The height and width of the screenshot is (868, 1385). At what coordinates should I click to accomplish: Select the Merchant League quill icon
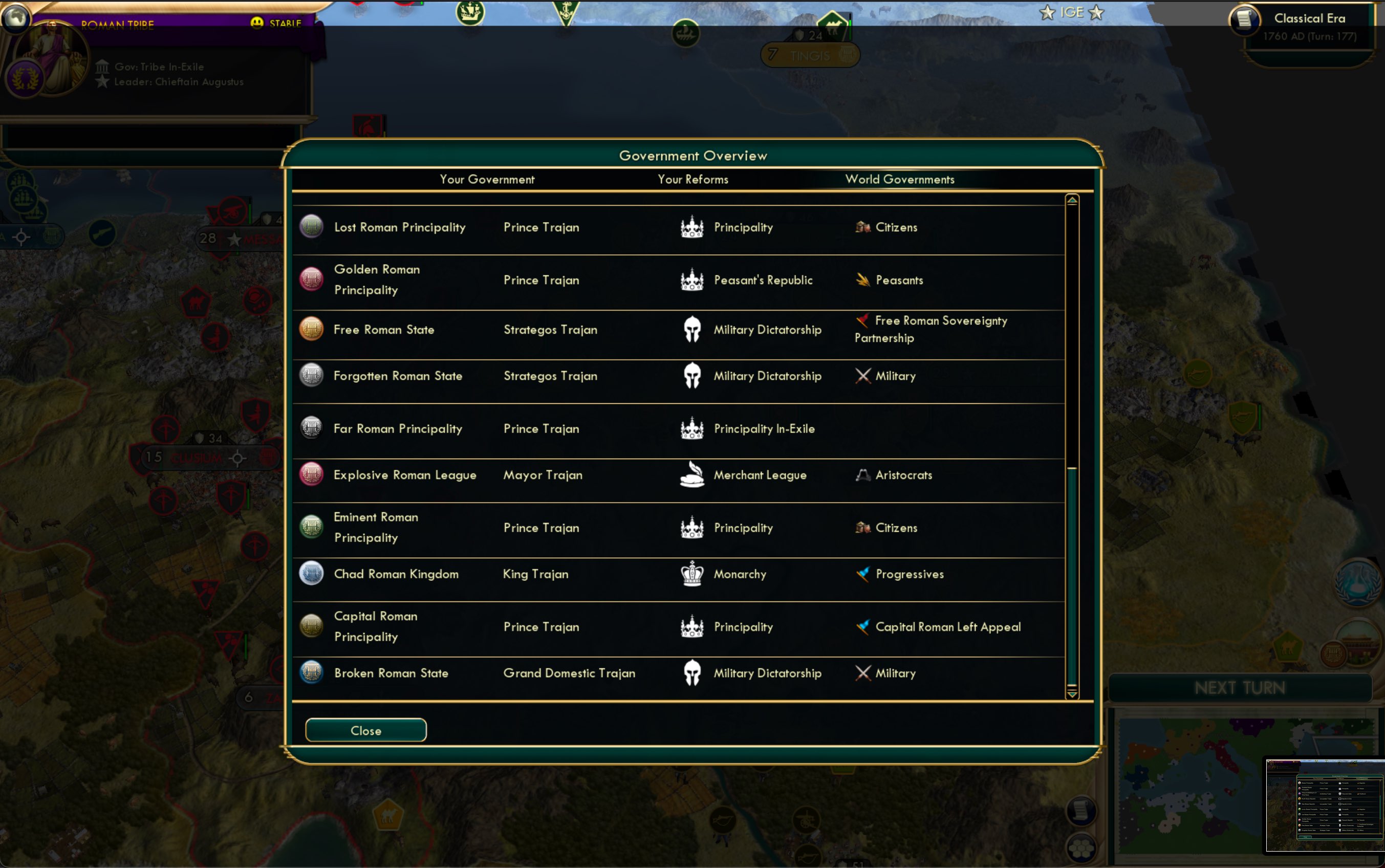pos(692,474)
